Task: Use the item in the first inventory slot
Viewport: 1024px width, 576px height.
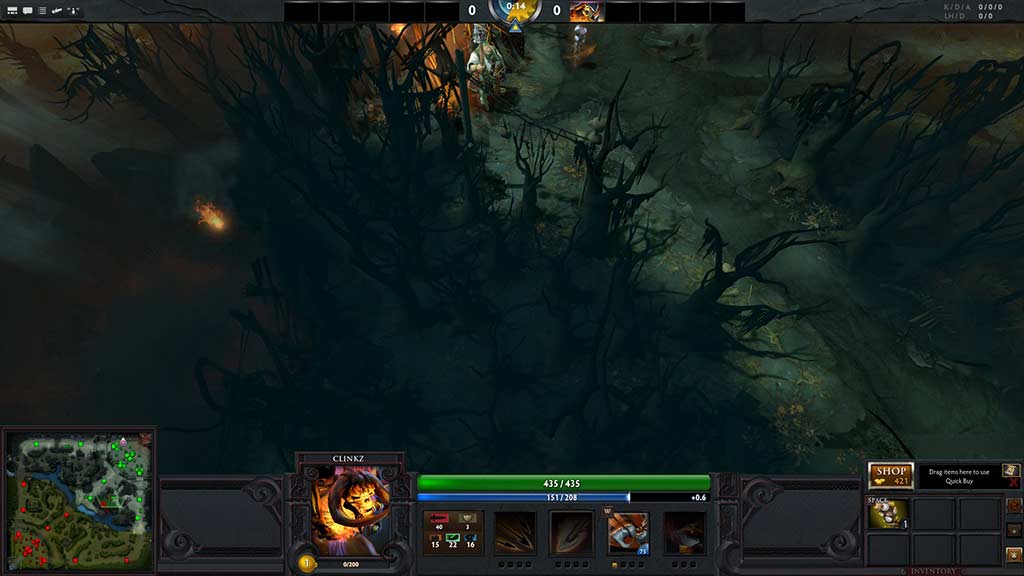Action: point(888,513)
